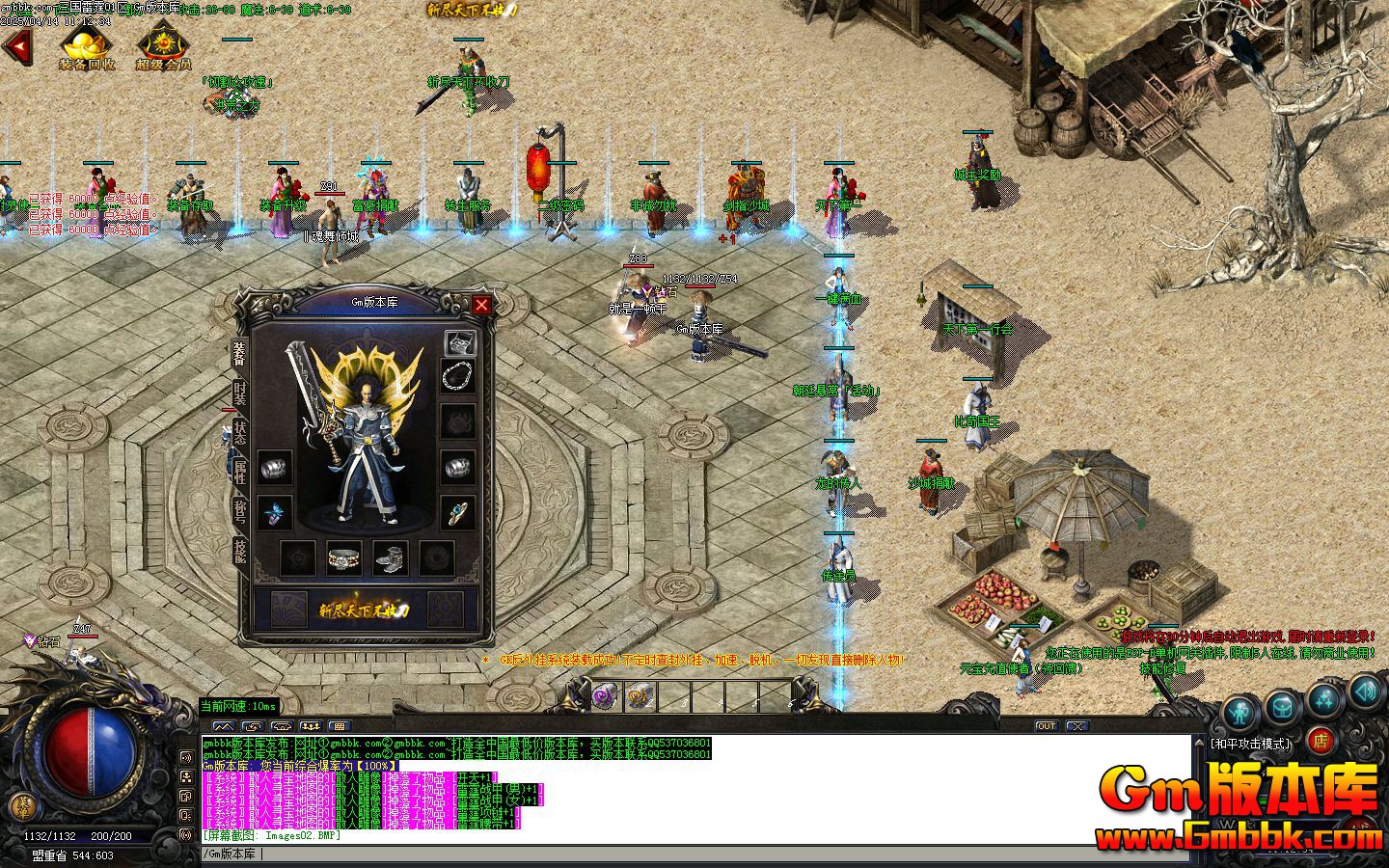Close the Gm版本库 character panel
Image resolution: width=1389 pixels, height=868 pixels.
[x=481, y=305]
